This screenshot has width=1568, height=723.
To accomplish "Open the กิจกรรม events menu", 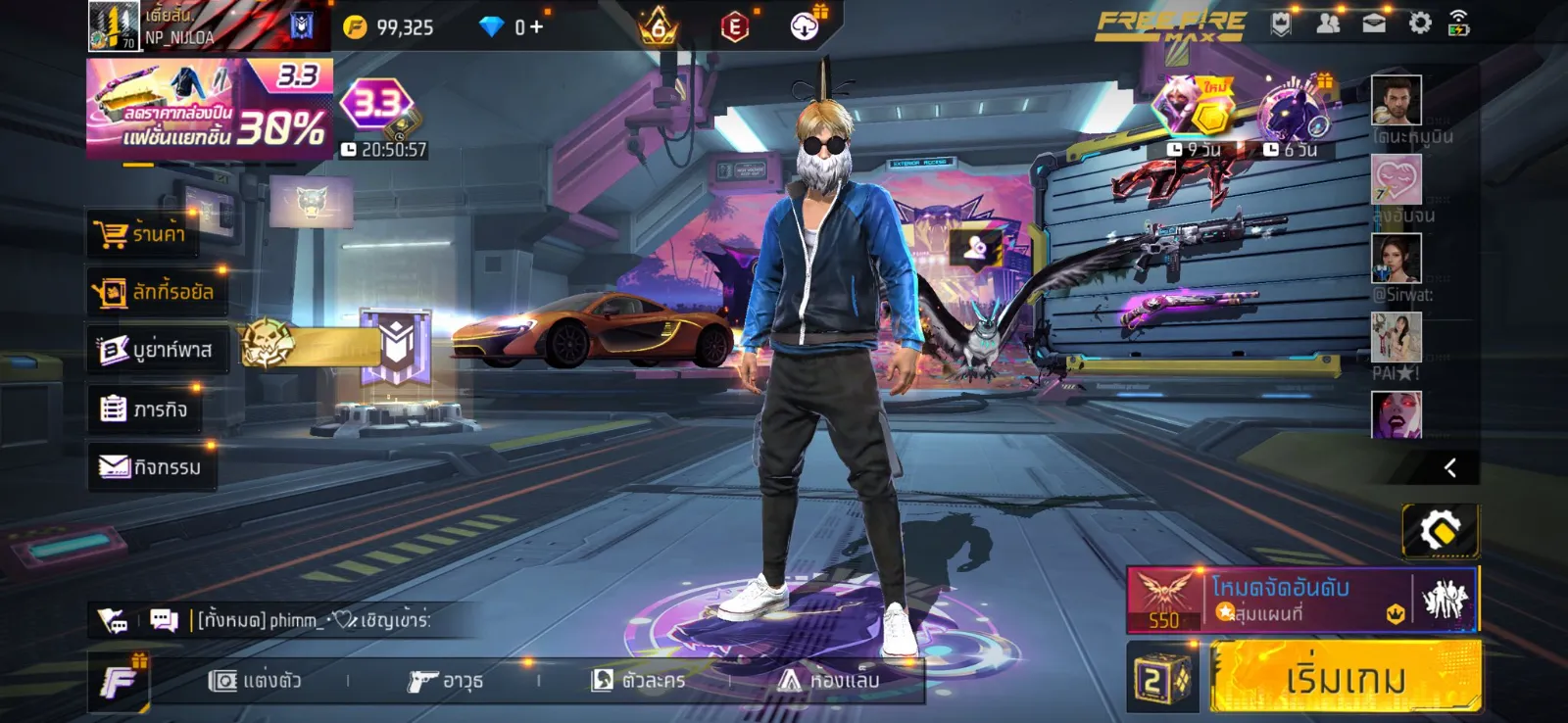I will coord(151,467).
